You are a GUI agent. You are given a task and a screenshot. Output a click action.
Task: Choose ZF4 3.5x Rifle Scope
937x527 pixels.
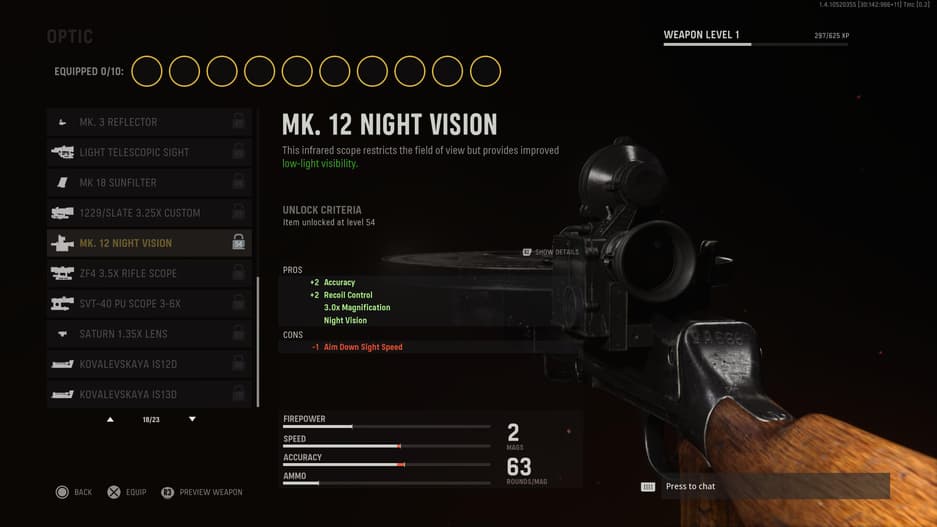(148, 273)
